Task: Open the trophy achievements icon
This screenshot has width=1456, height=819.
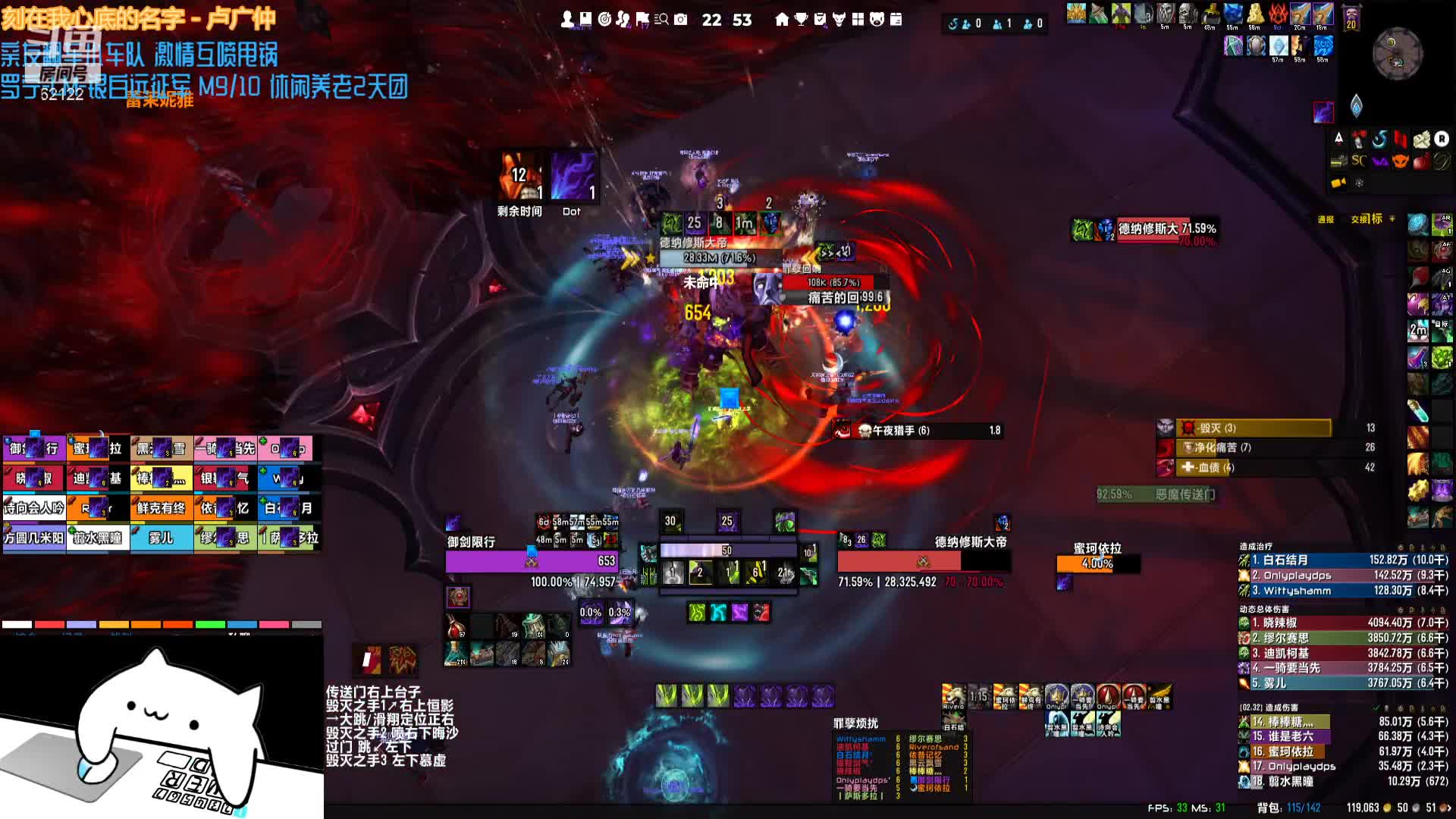Action: pos(801,20)
